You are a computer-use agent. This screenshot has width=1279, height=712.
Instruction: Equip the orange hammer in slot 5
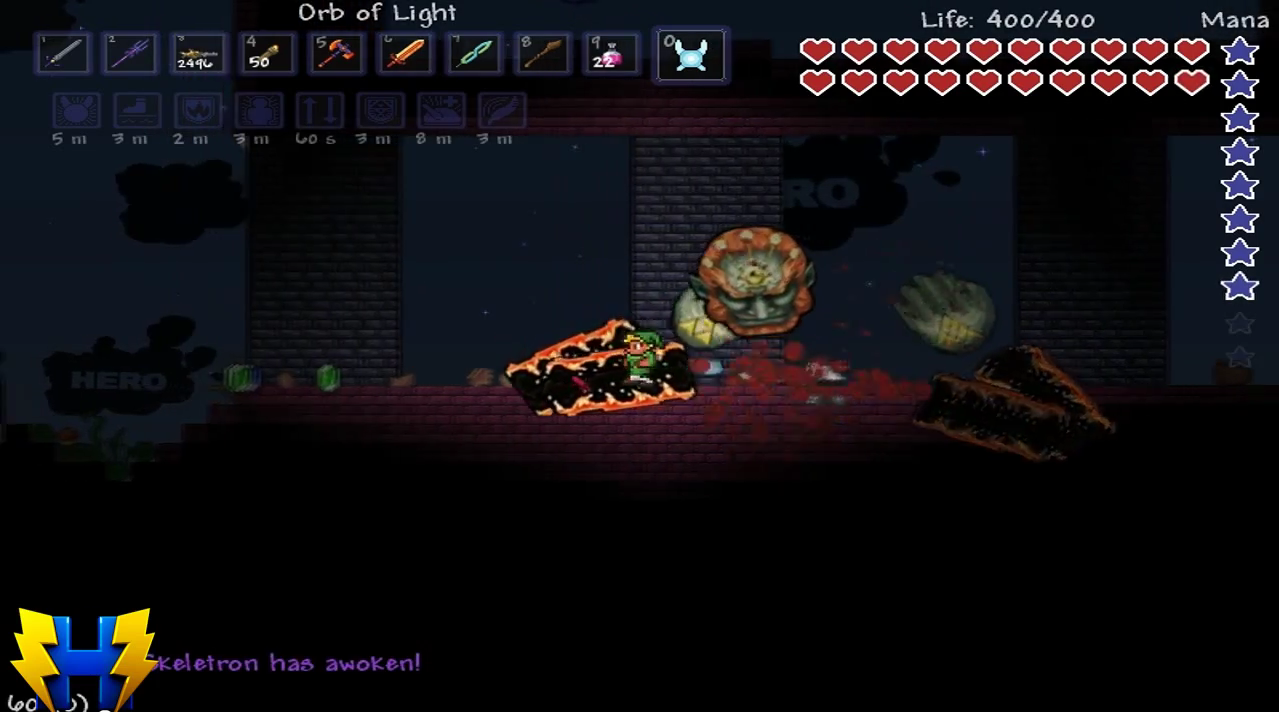click(x=336, y=53)
